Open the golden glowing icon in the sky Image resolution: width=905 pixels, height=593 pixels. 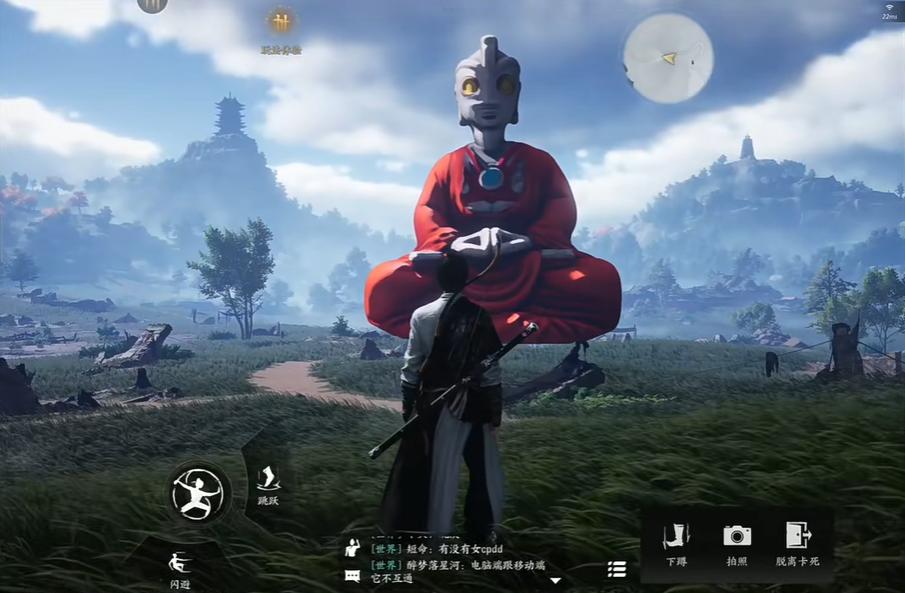pos(281,21)
